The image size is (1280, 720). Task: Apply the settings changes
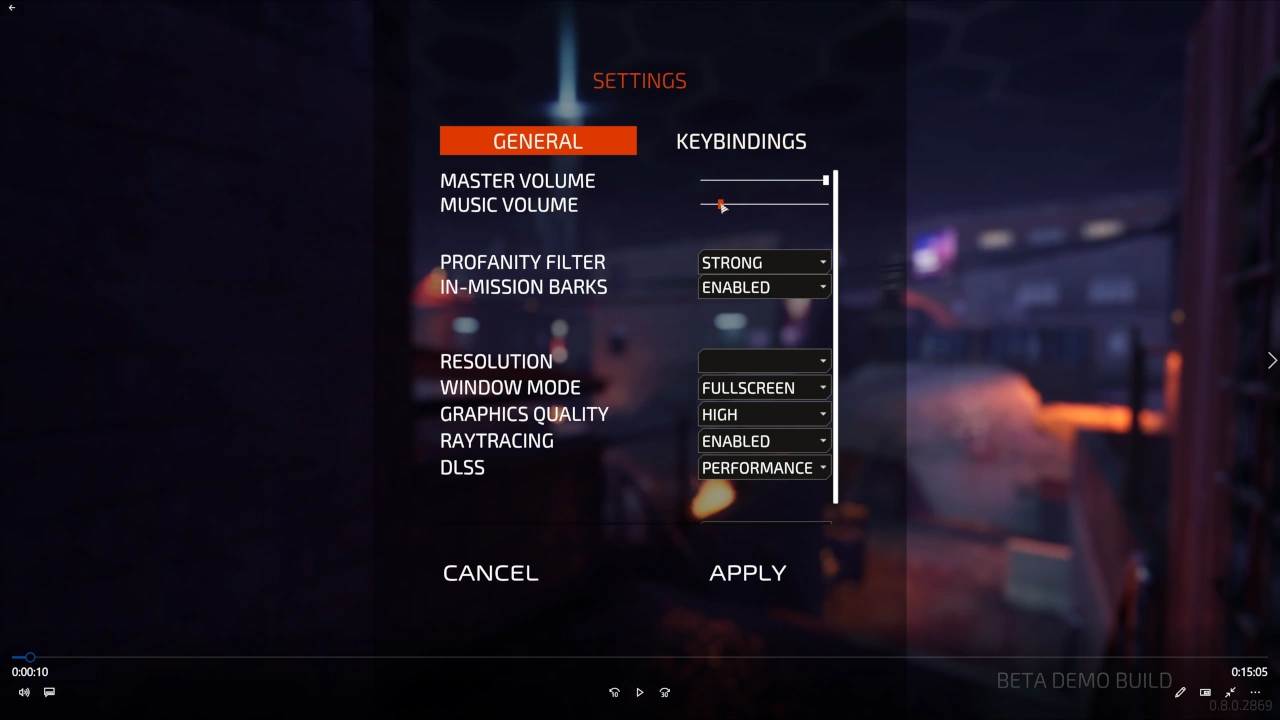point(748,572)
